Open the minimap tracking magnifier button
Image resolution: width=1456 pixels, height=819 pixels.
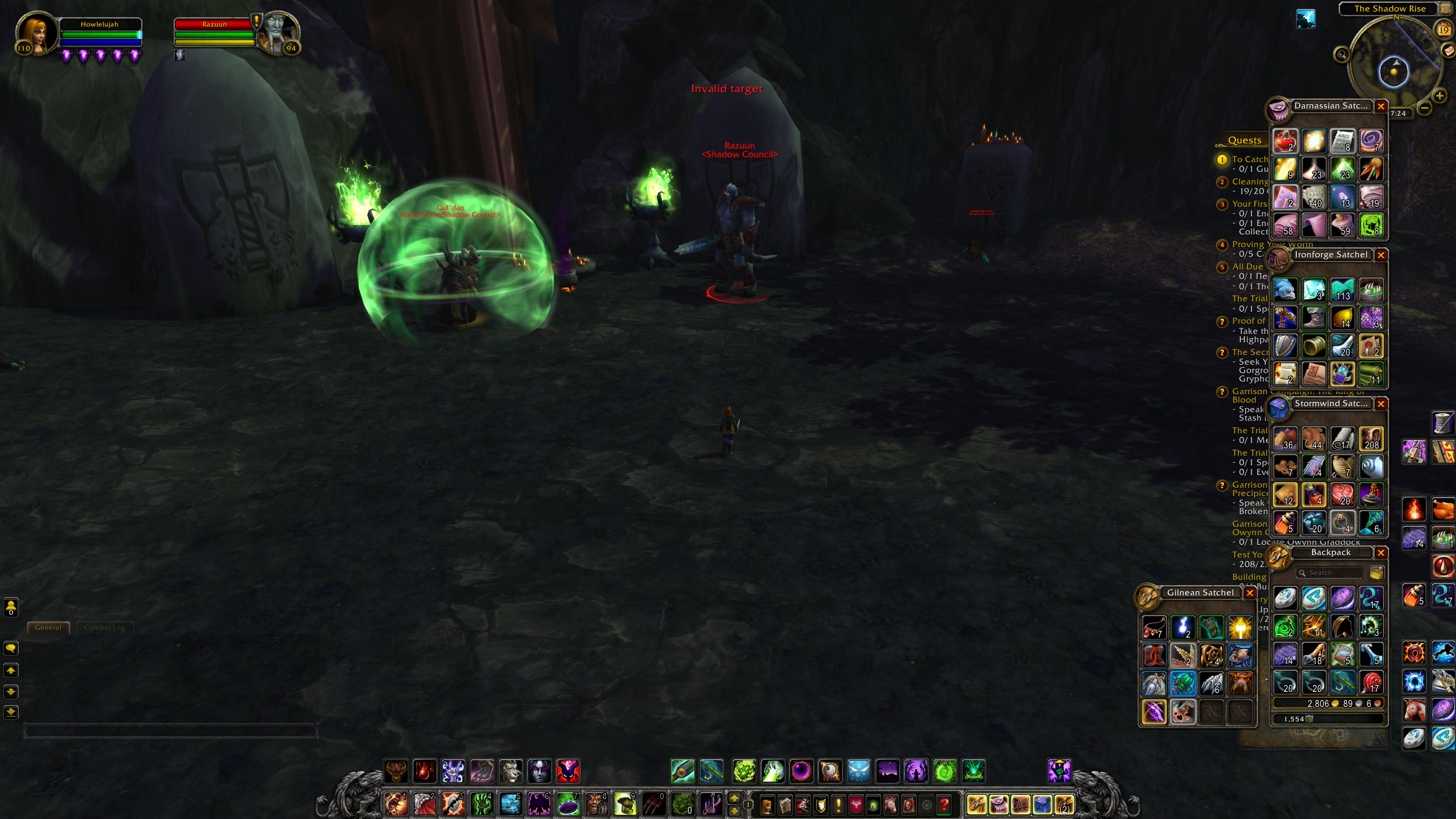(1341, 55)
